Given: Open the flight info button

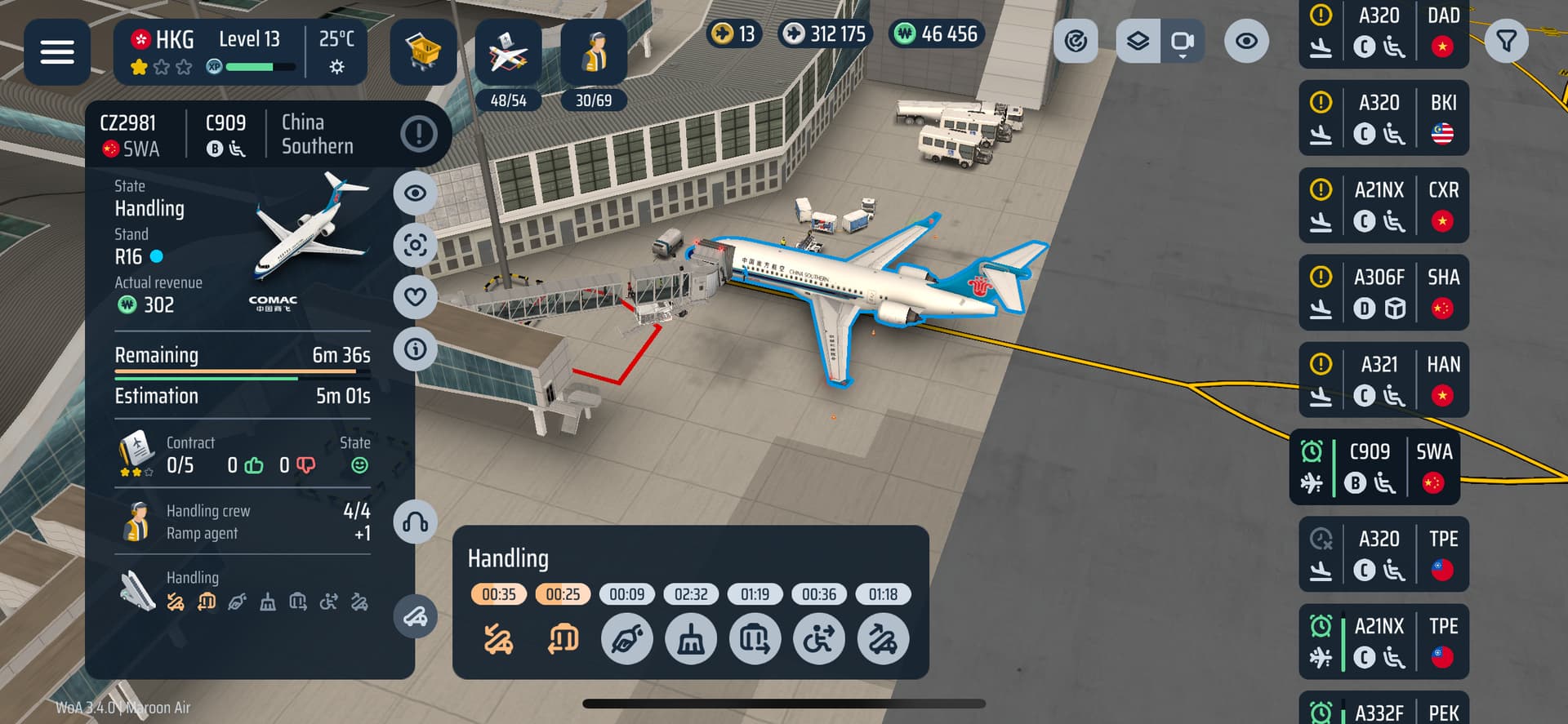Looking at the screenshot, I should (415, 349).
